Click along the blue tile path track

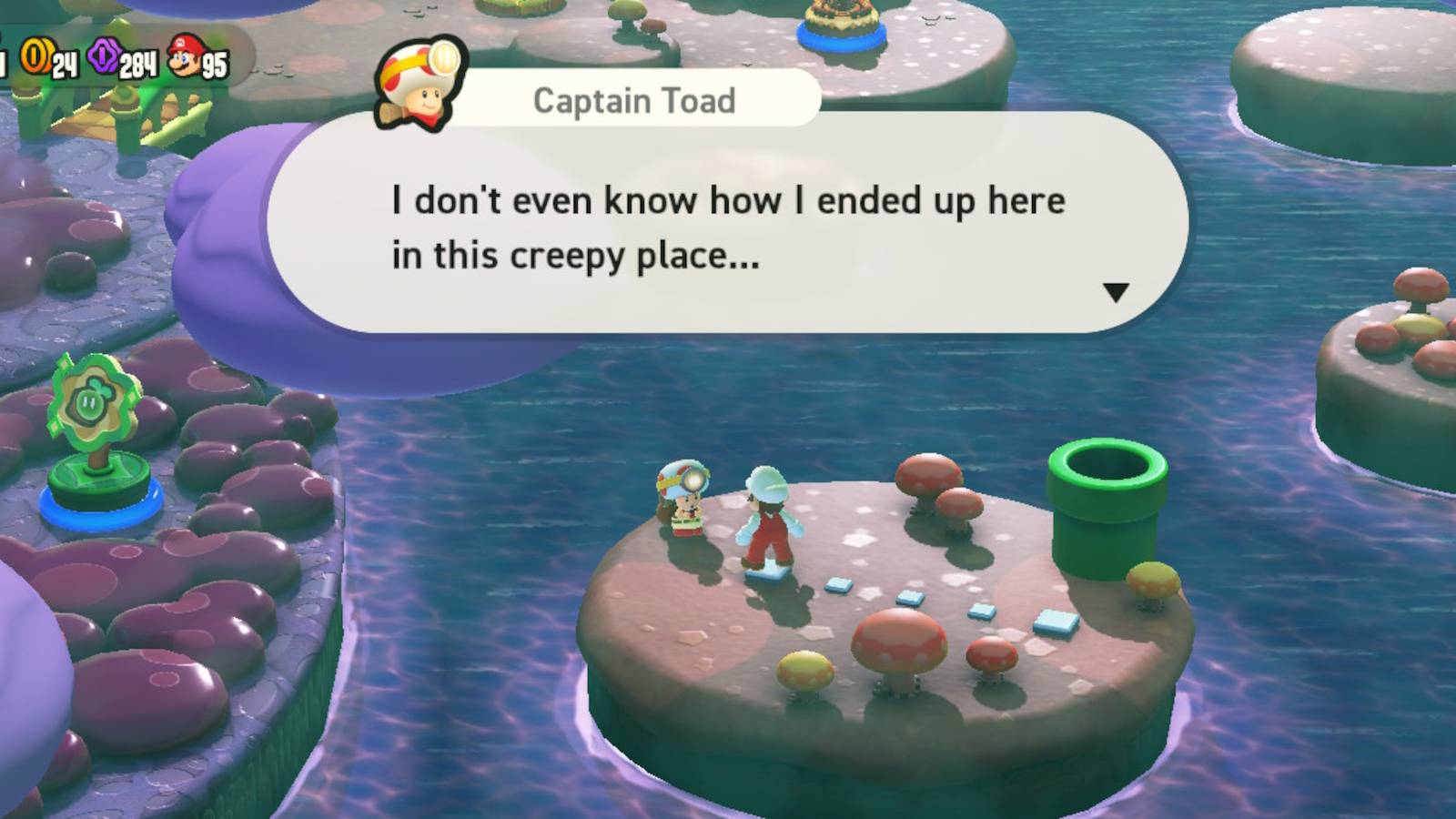[x=910, y=596]
